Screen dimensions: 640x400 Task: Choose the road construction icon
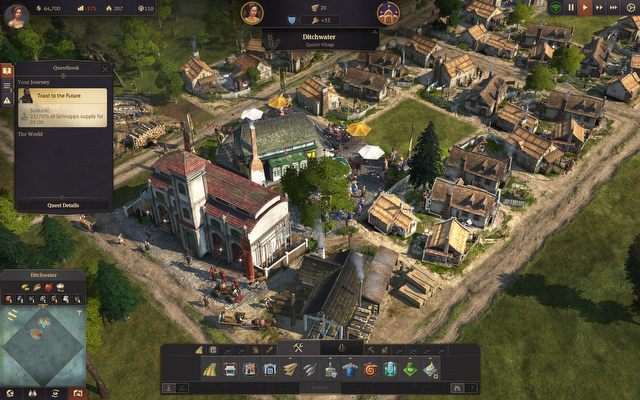tap(211, 369)
